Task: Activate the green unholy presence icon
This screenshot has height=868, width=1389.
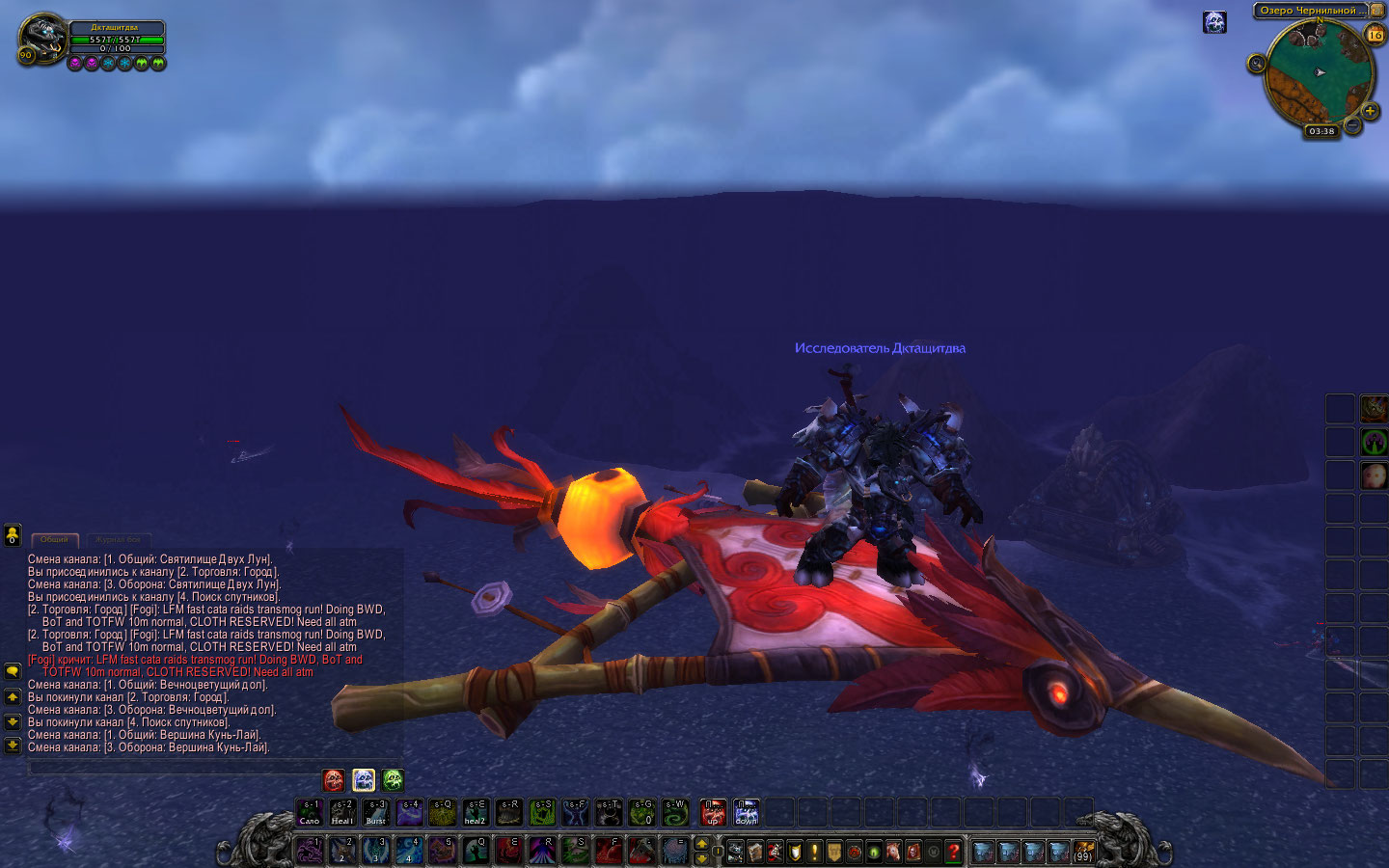Action: click(x=393, y=779)
